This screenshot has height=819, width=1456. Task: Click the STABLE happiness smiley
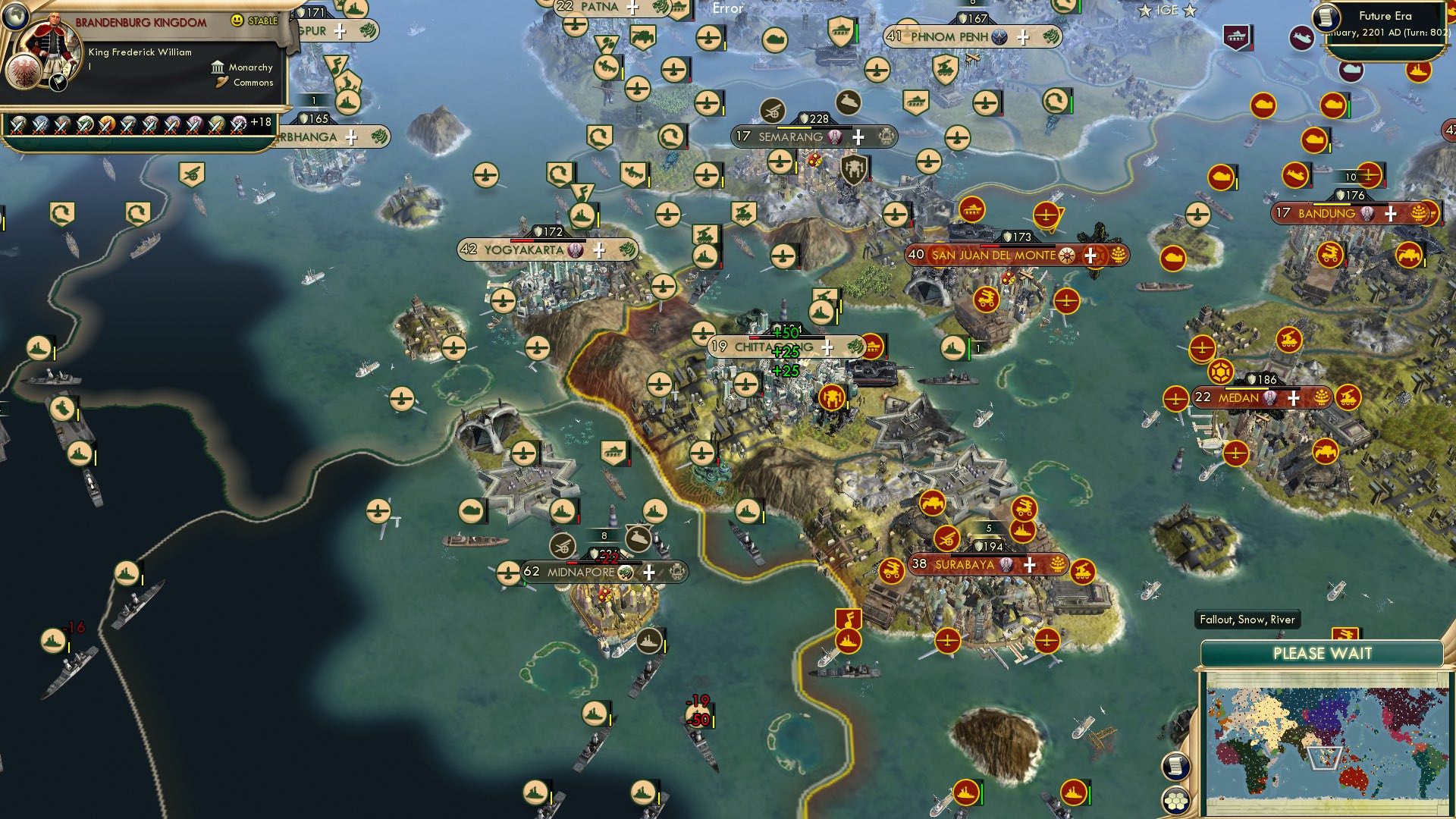coord(237,20)
